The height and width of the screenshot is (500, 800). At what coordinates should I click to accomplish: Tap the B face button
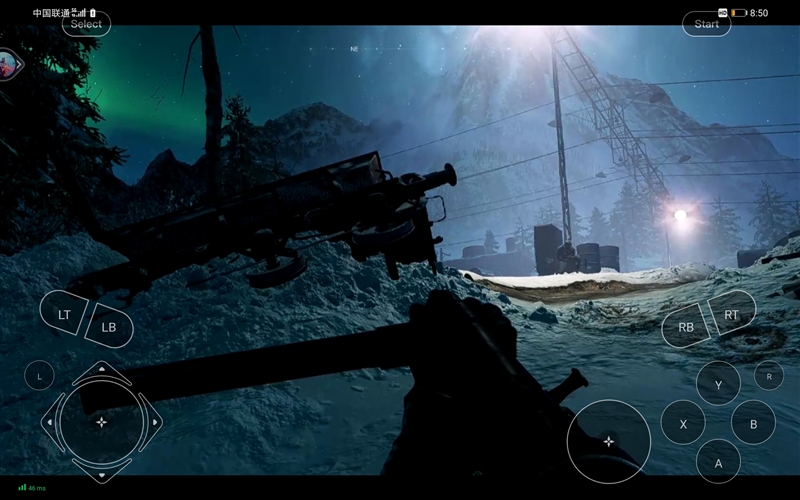pos(753,423)
